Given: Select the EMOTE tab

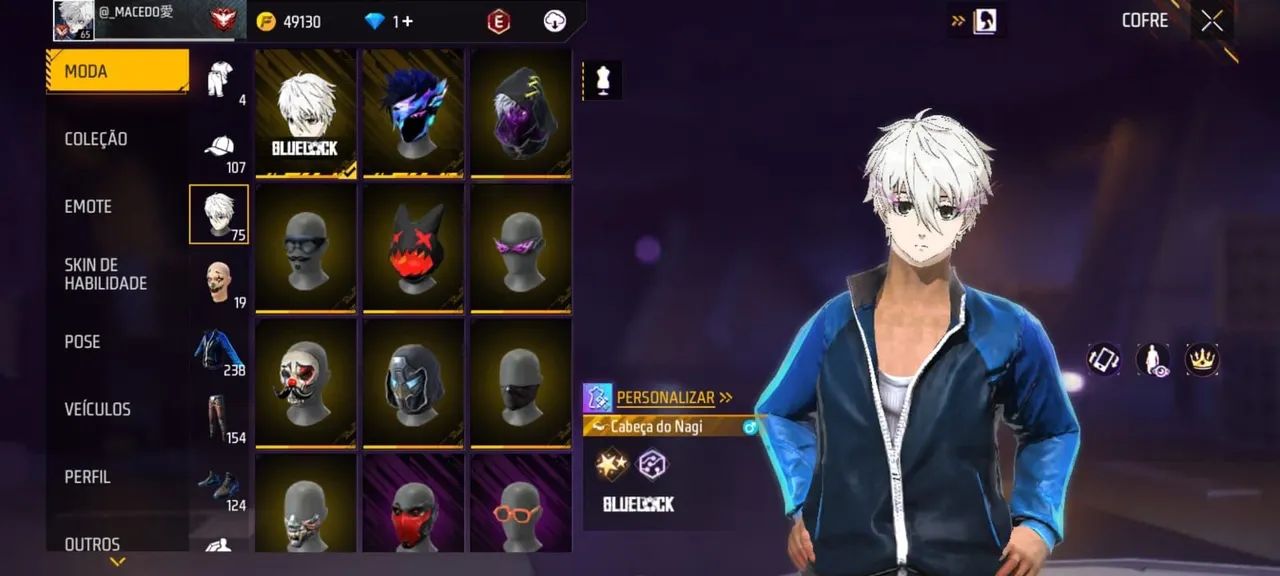Looking at the screenshot, I should pos(88,207).
